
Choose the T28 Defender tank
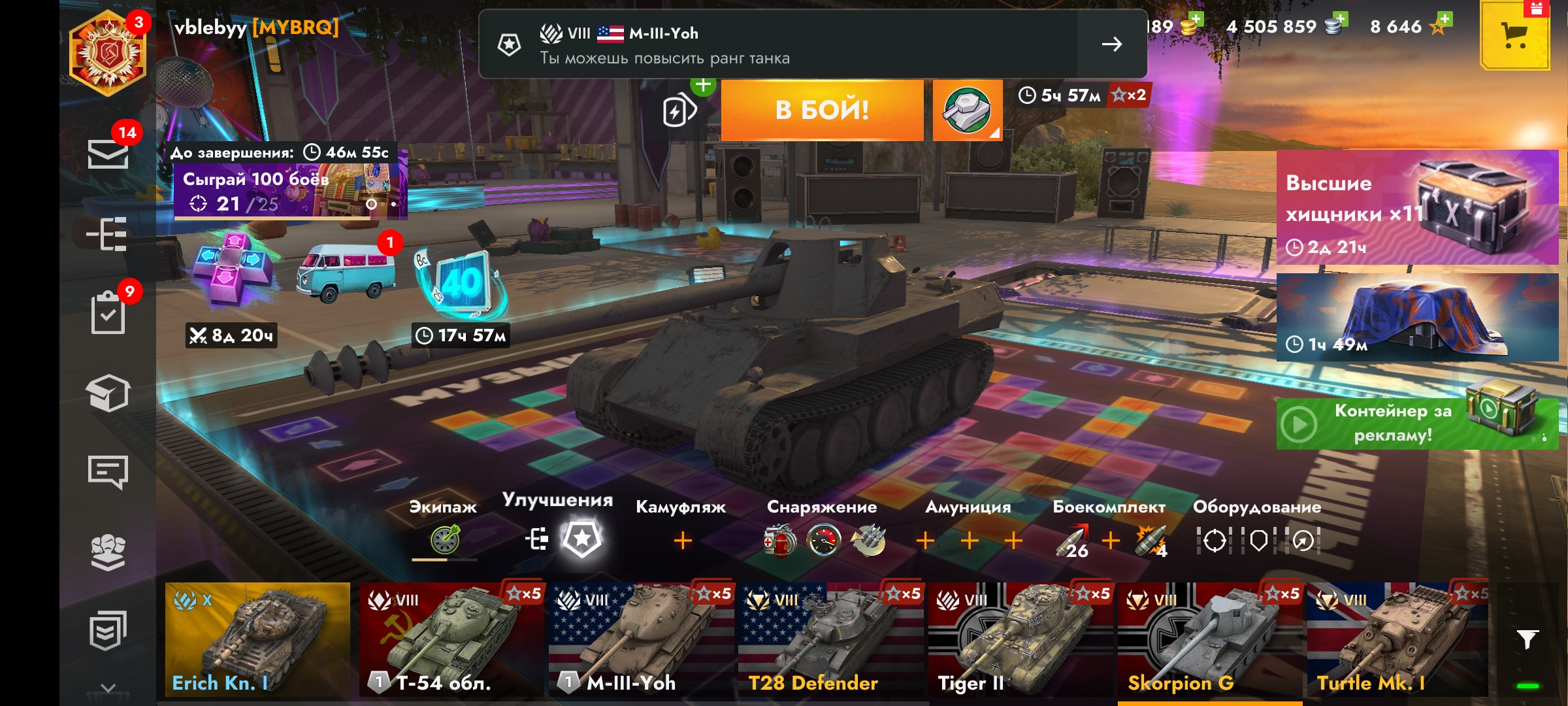coord(831,639)
